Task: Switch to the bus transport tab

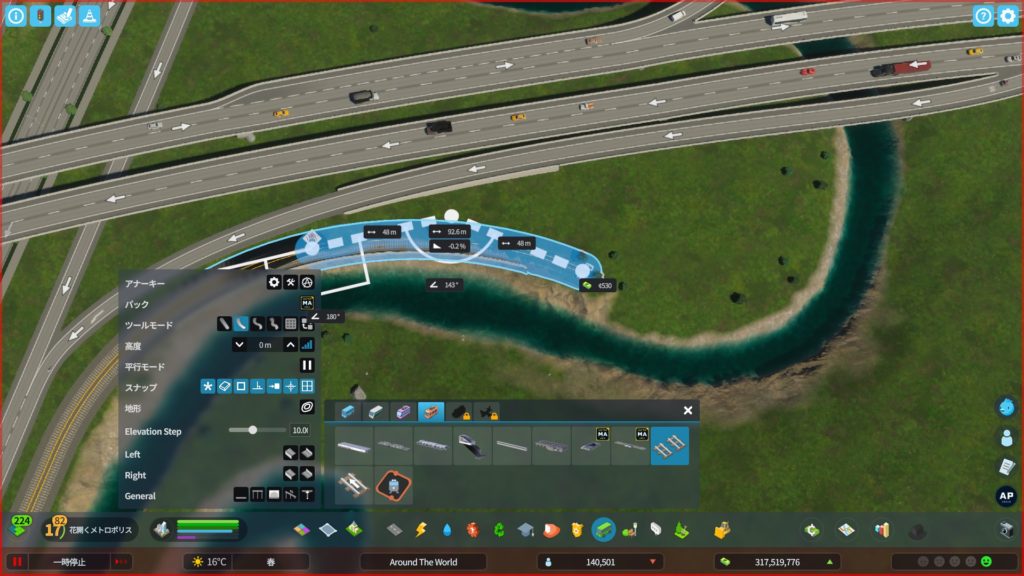Action: (347, 411)
